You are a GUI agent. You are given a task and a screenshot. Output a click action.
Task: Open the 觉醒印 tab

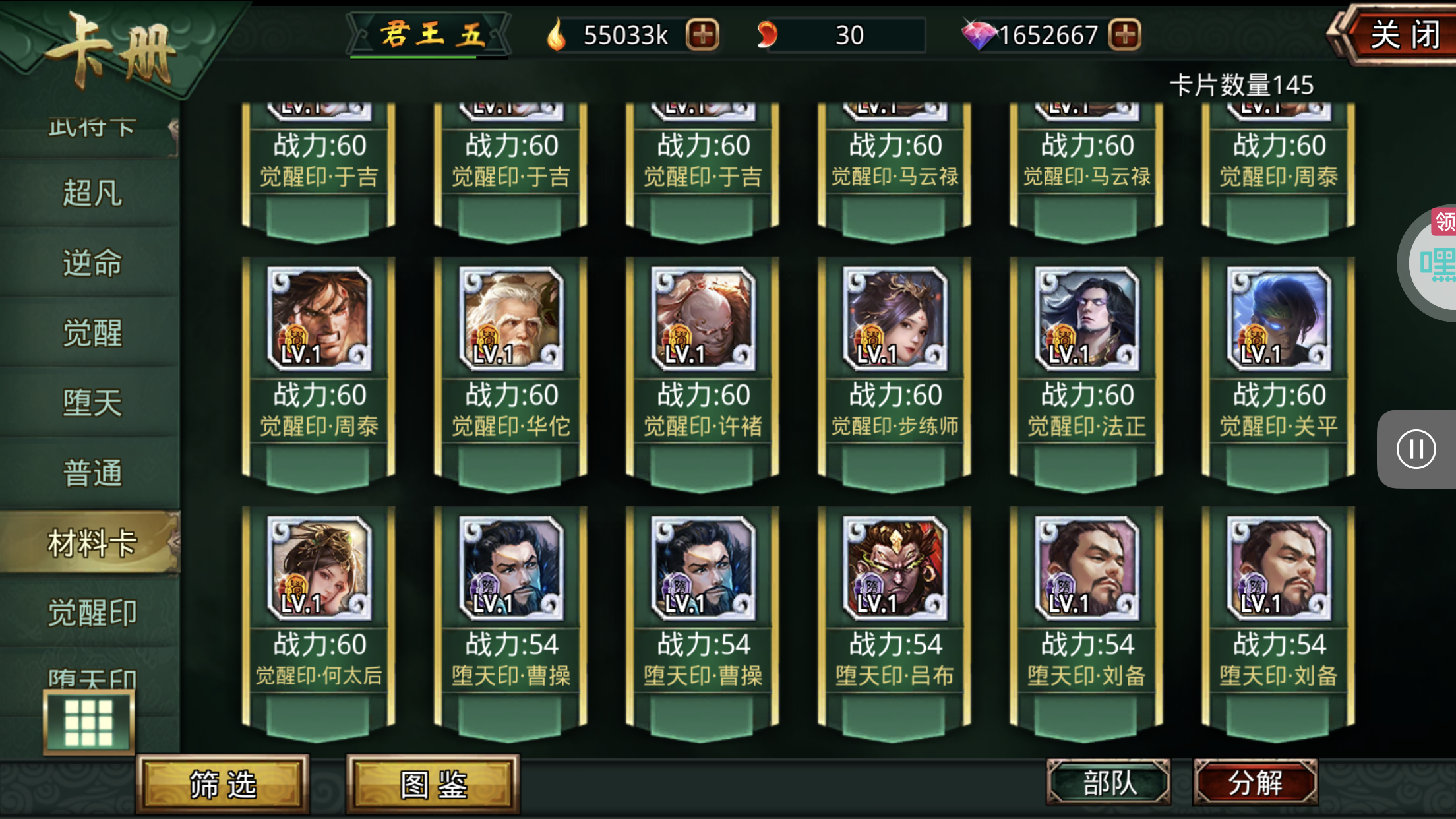point(92,613)
